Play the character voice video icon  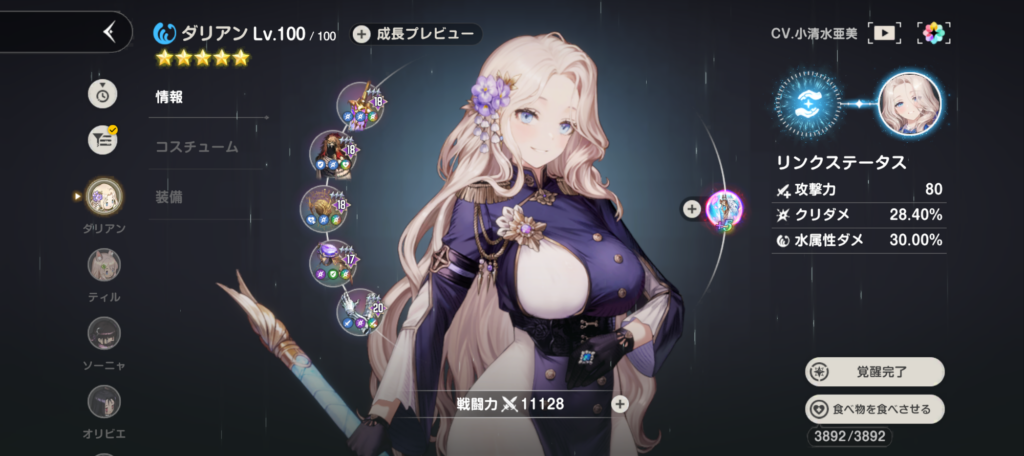coord(884,32)
